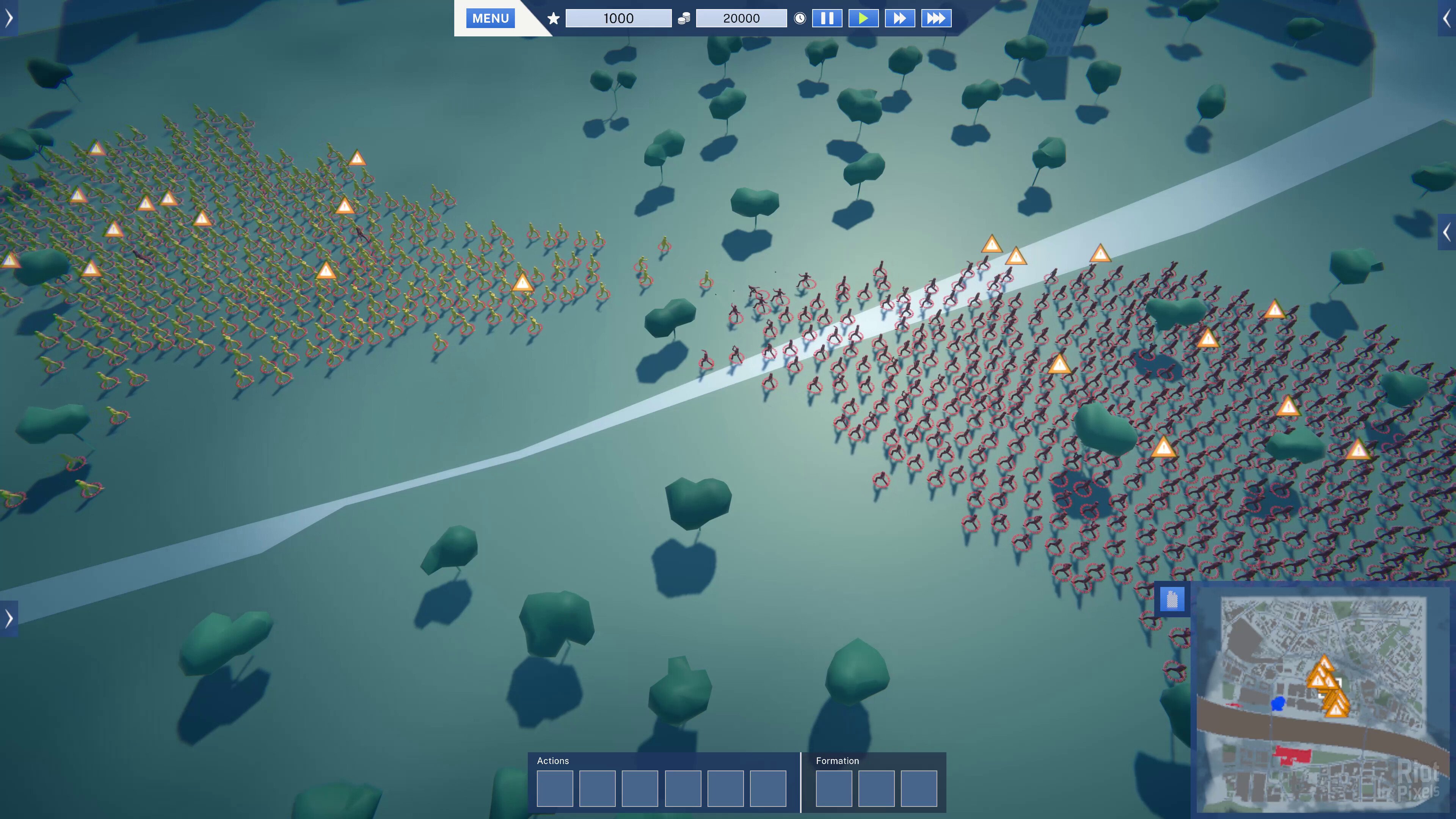Expand the bottom-left side panel arrow
This screenshot has height=819, width=1456.
coord(8,618)
